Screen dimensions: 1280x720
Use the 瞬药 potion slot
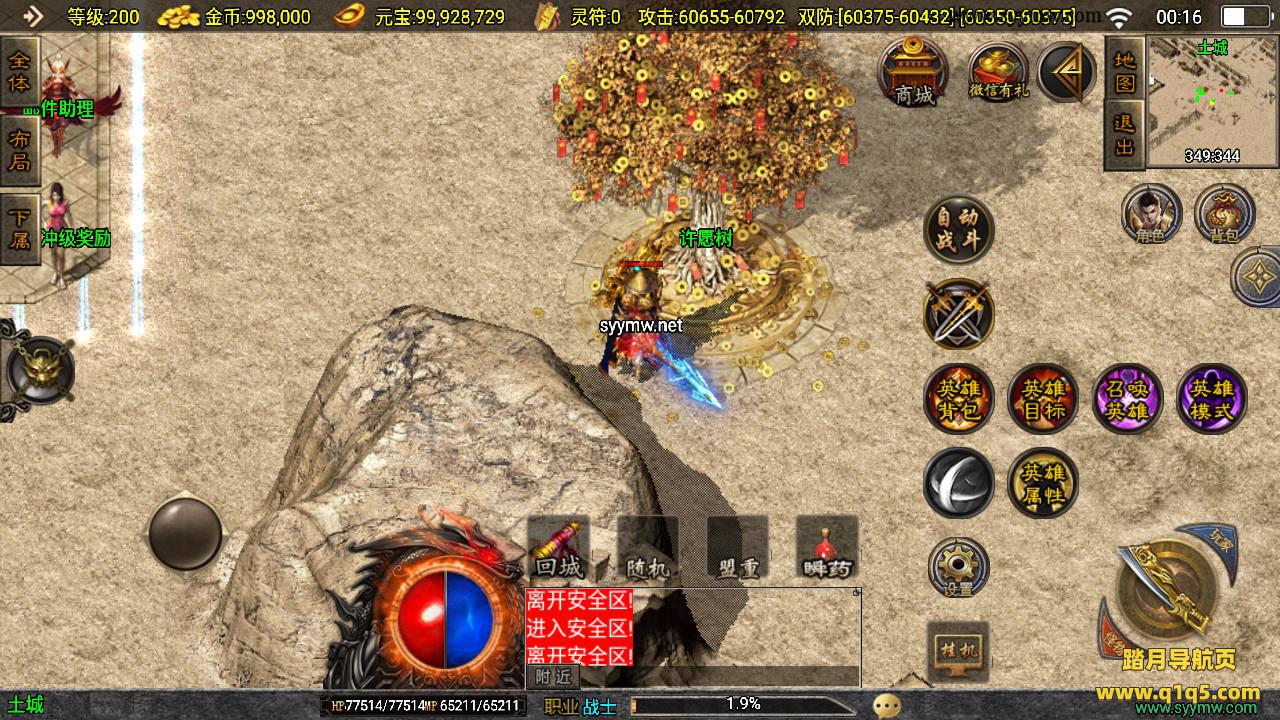(827, 548)
